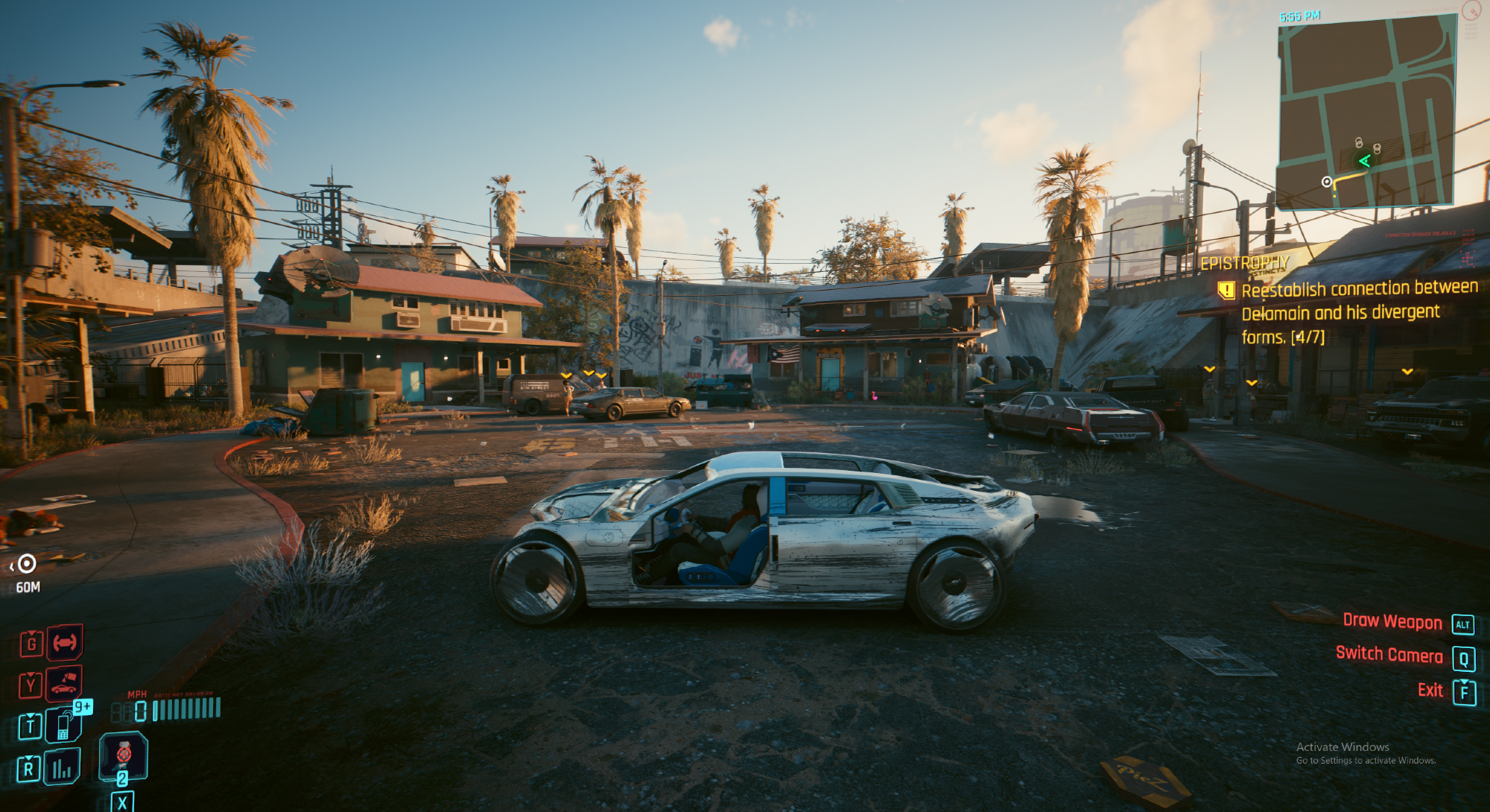The height and width of the screenshot is (812, 1490).
Task: Click the compass icon above the minimap
Action: [x=1471, y=10]
